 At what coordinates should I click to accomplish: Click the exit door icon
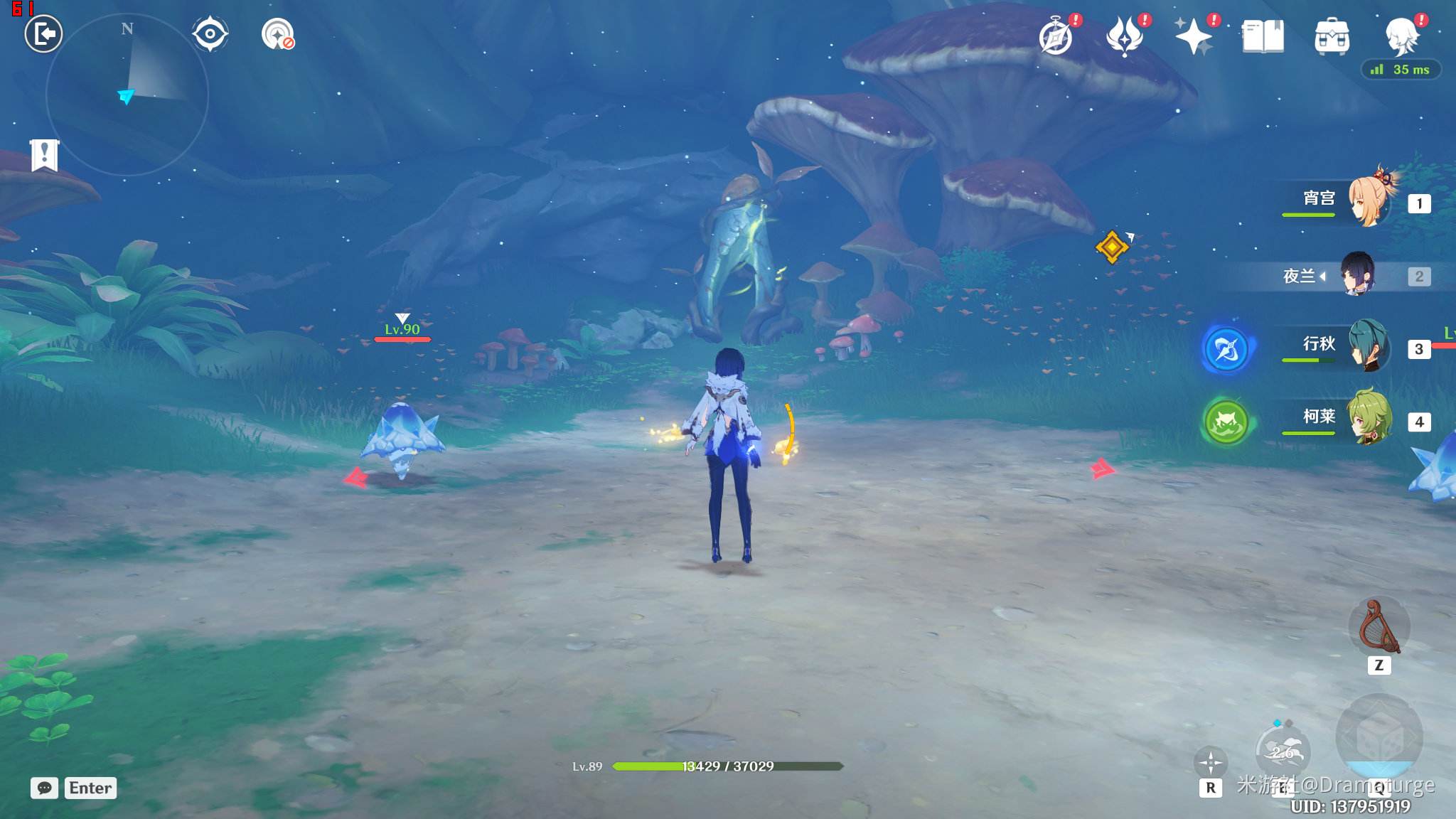pos(43,34)
